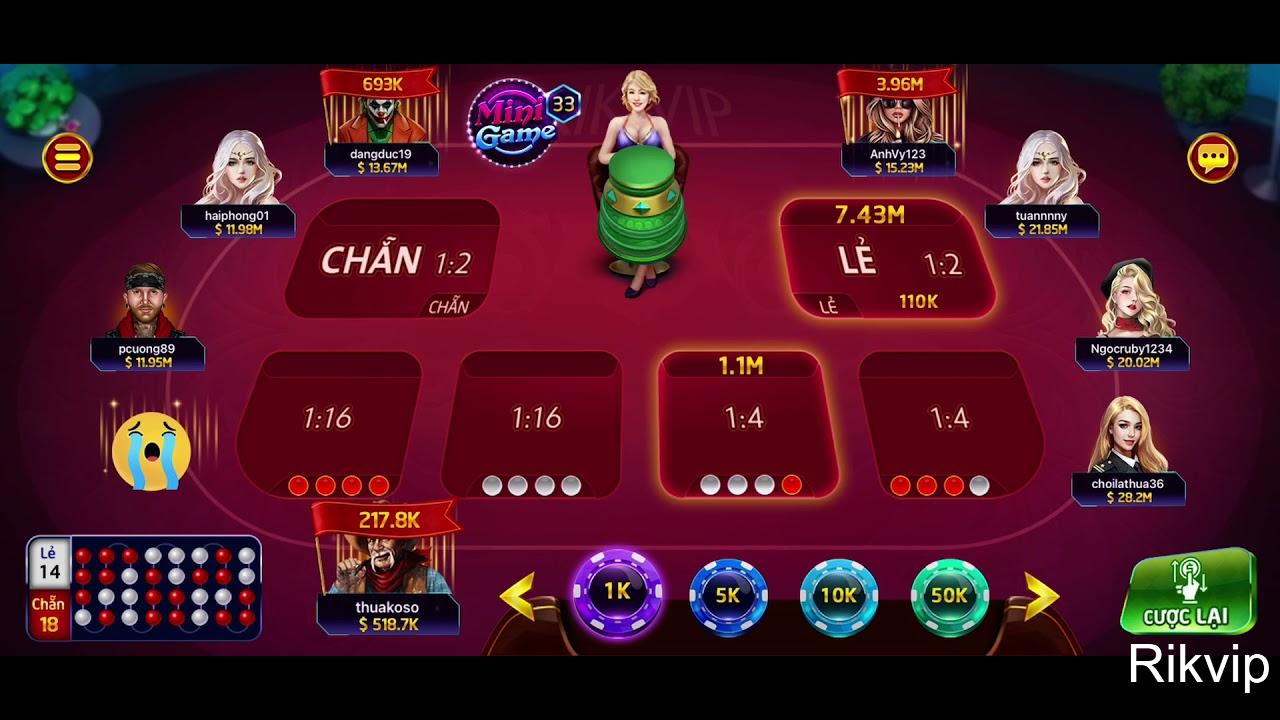Show higher chip values with right arrow

(x=1040, y=596)
